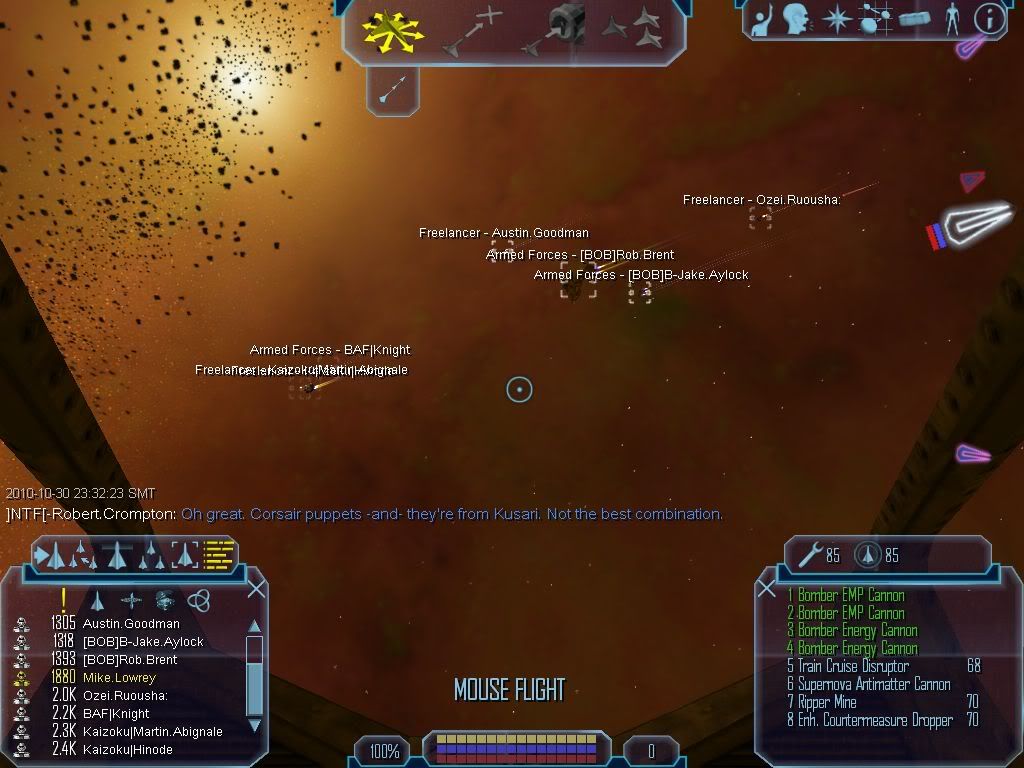Close the weapons list panel
1024x768 pixels.
[767, 588]
